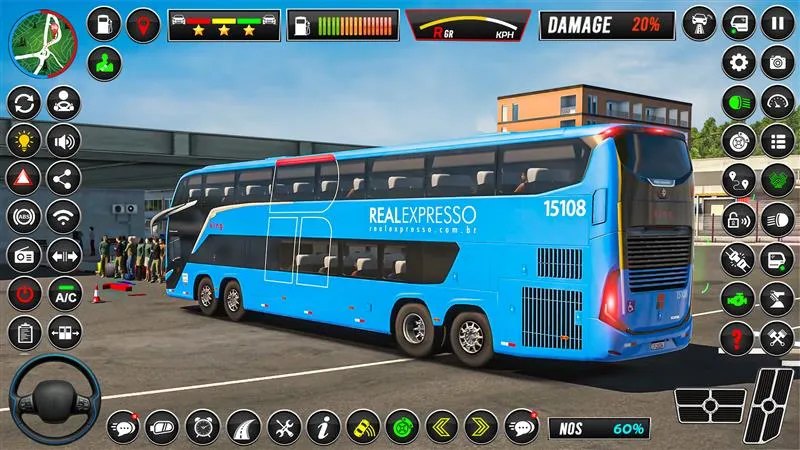The height and width of the screenshot is (450, 800).
Task: Open the info button in bottom bar
Action: coord(322,427)
